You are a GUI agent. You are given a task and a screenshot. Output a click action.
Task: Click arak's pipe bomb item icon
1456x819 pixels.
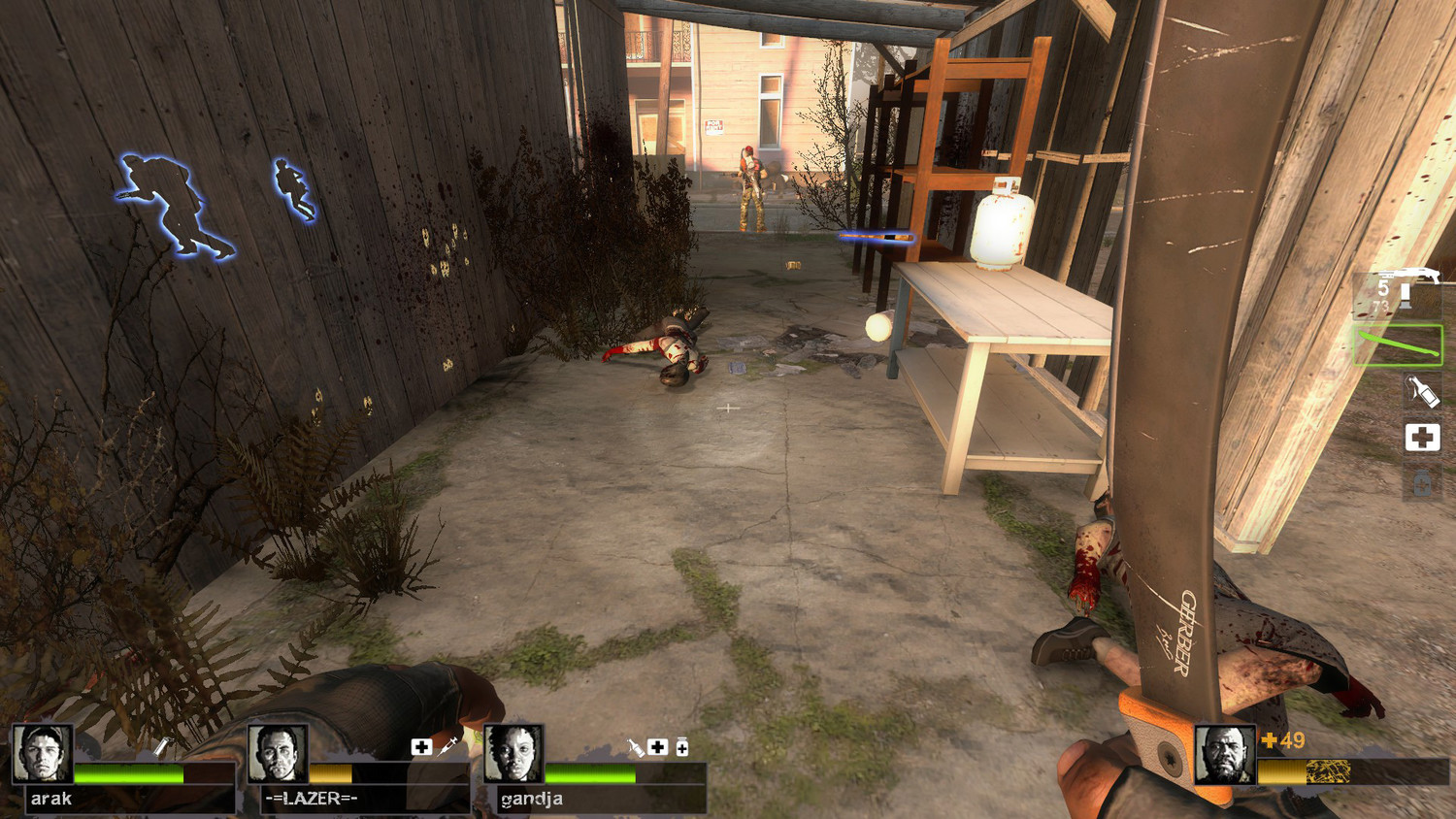pyautogui.click(x=162, y=746)
